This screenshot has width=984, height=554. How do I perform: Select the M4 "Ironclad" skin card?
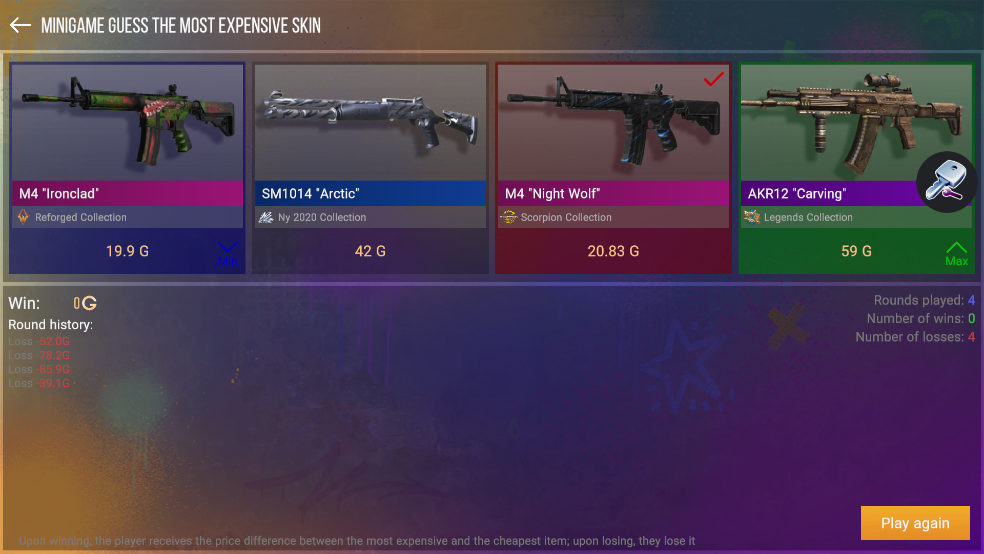[127, 168]
